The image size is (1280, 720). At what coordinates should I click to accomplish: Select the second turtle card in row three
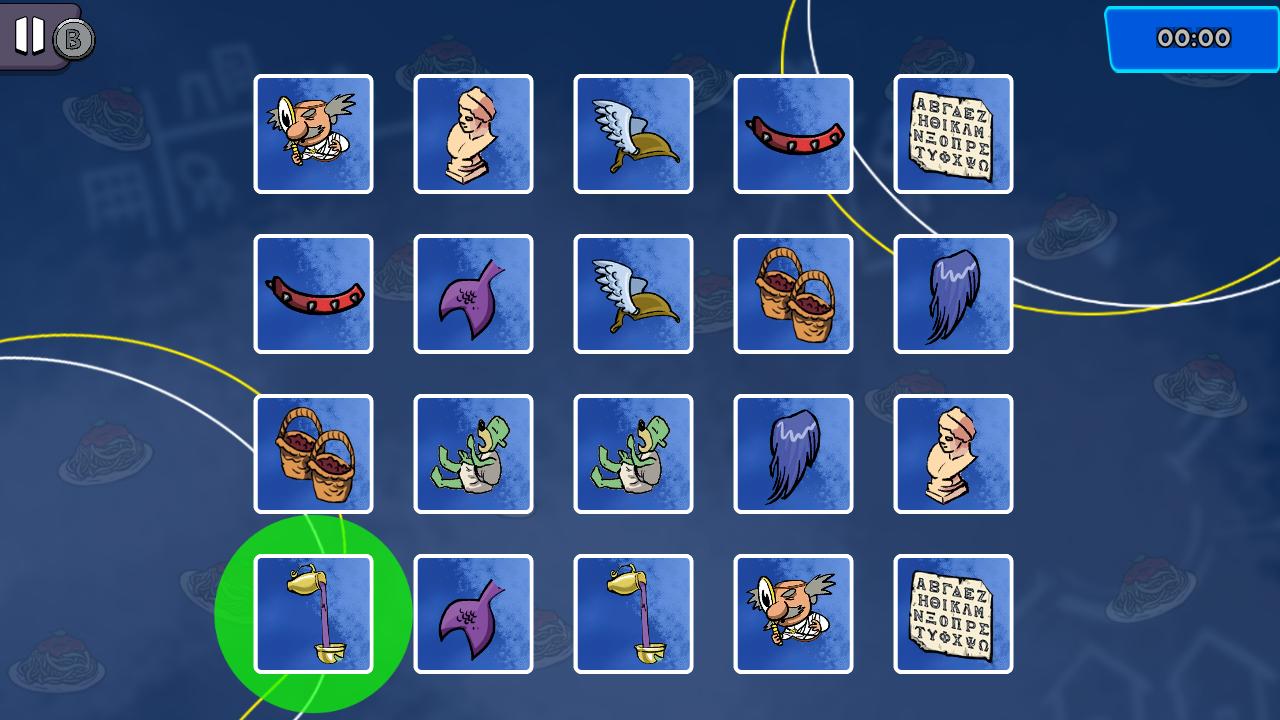coord(633,453)
